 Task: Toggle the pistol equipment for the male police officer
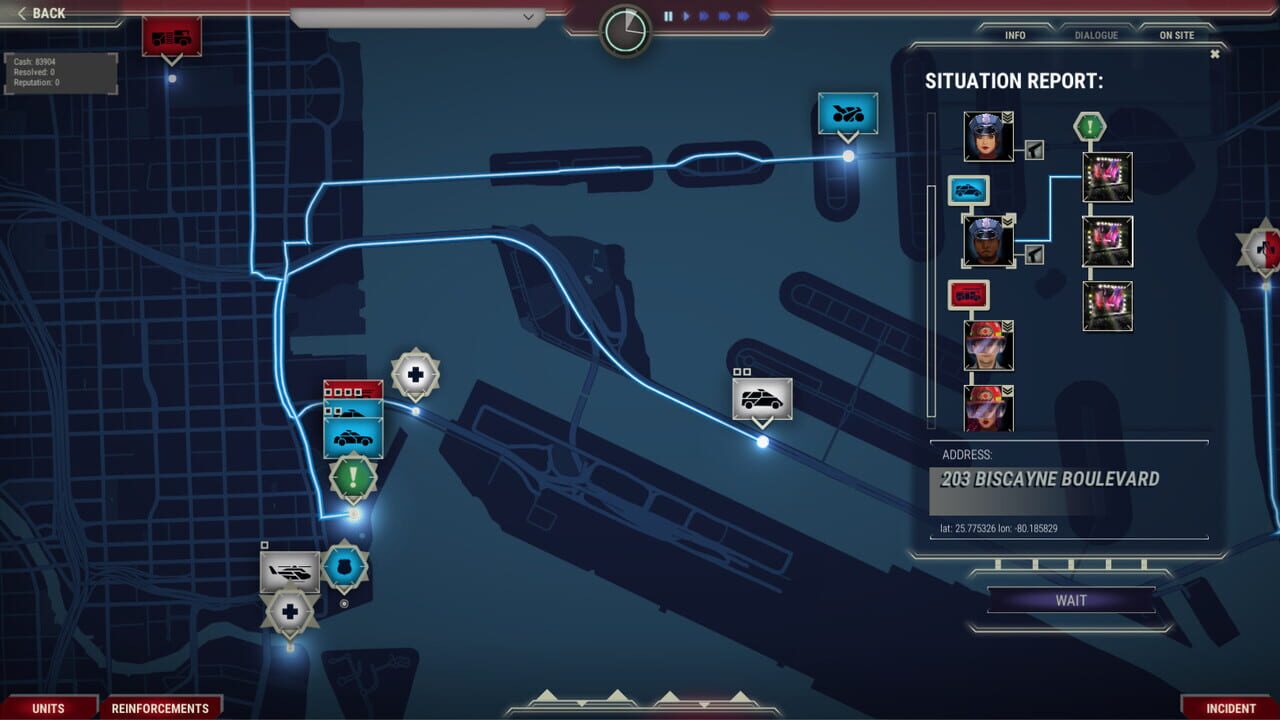click(1036, 256)
